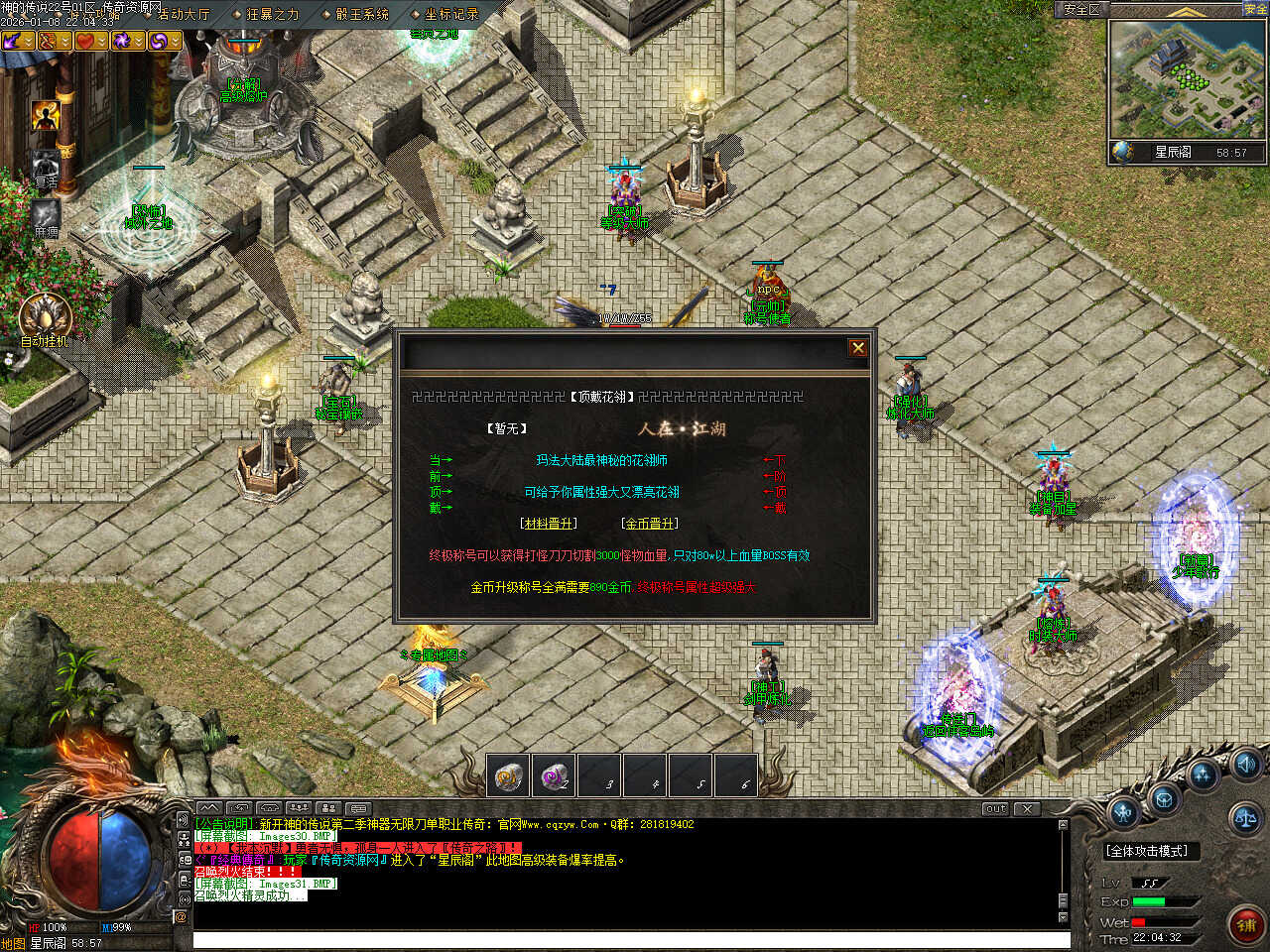Open the 坐标记录 menu
Image resolution: width=1270 pixels, height=952 pixels.
tap(449, 14)
